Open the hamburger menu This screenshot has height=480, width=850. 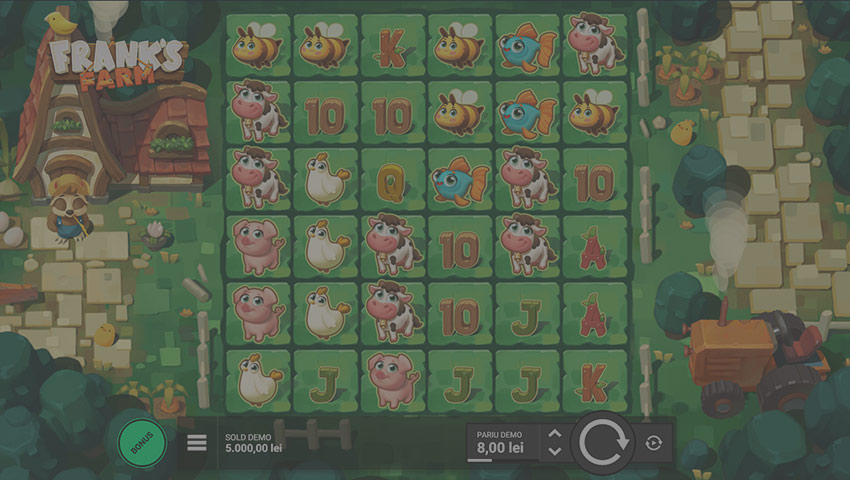coord(197,442)
